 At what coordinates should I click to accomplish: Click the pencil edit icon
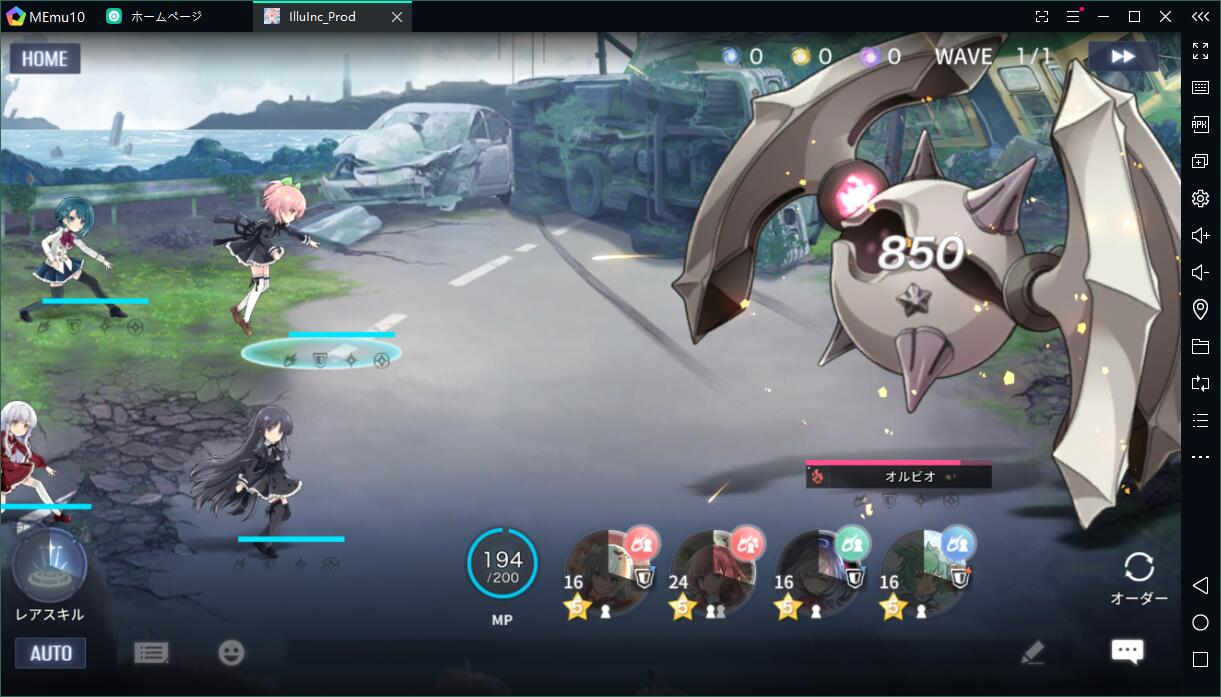pos(1033,653)
